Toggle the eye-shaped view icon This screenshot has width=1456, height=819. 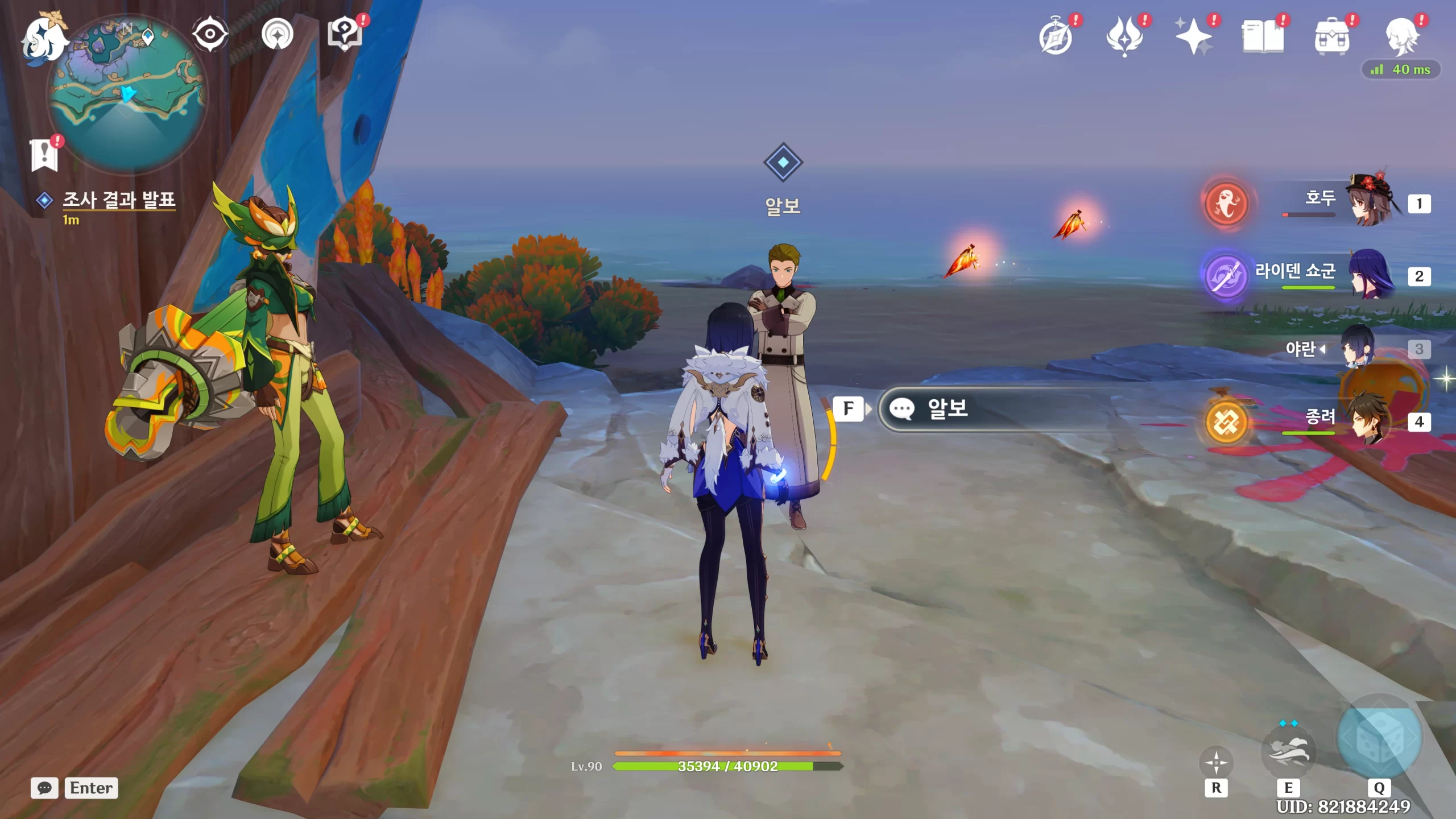tap(210, 34)
